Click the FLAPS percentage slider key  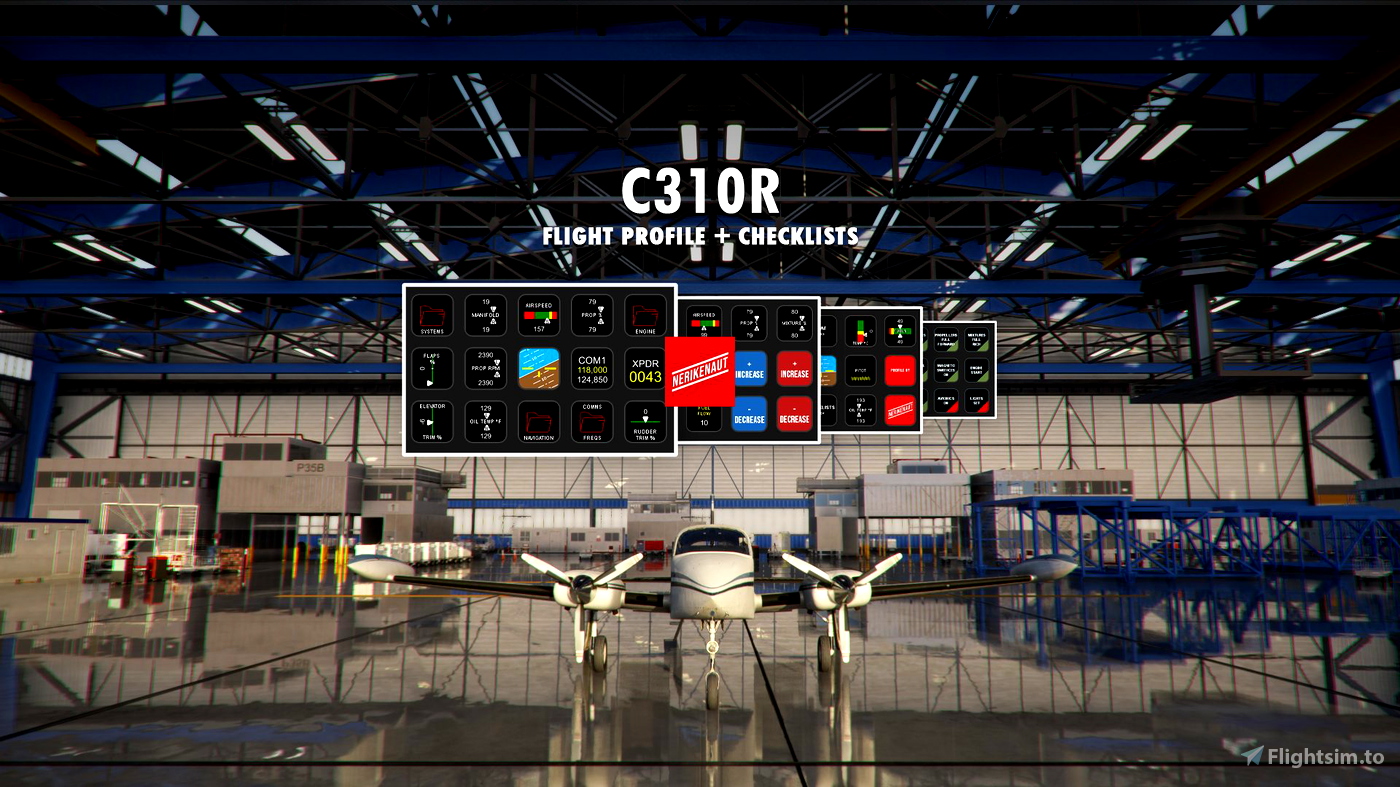432,369
